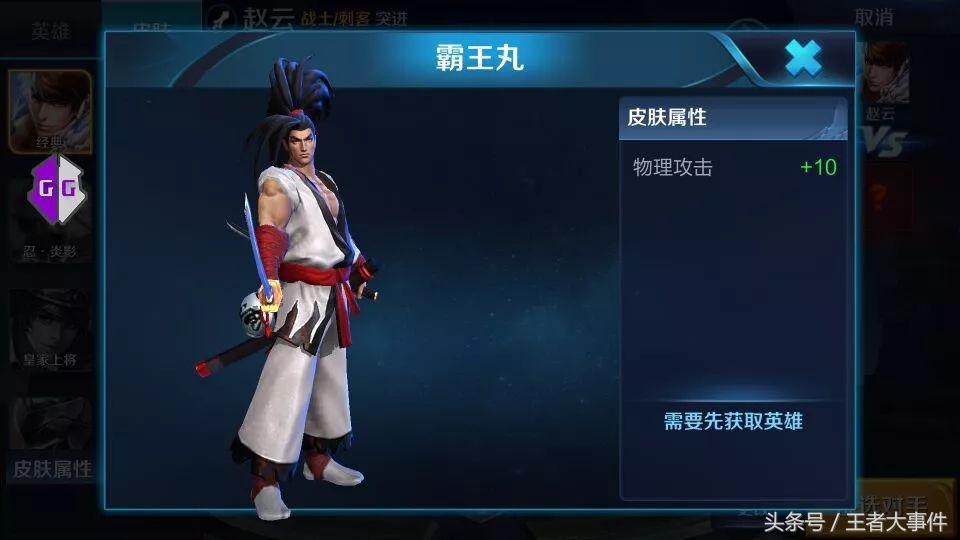Screen dimensions: 960x540
Task: Select the 经典 skin thumbnail
Action: (50, 110)
